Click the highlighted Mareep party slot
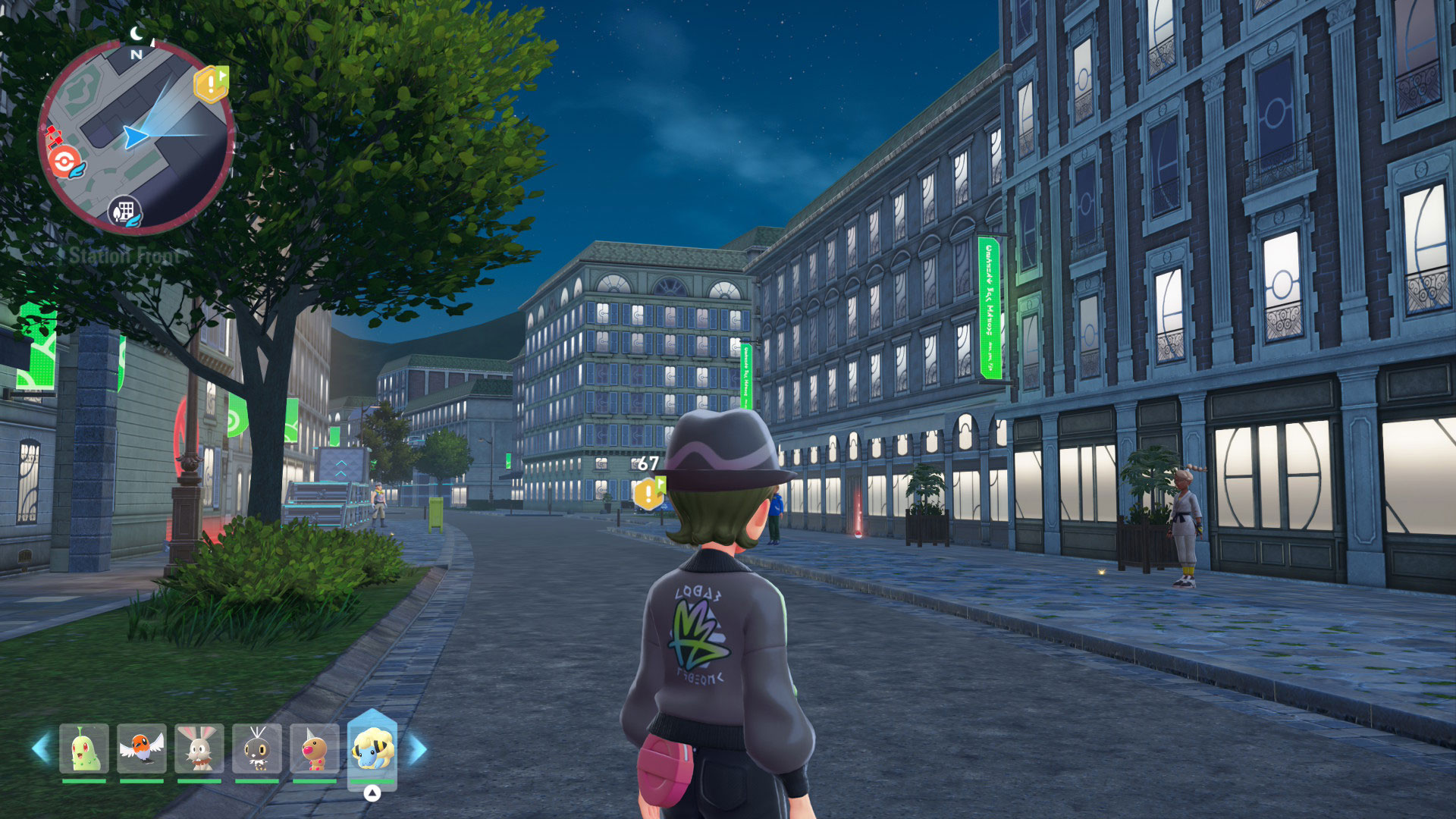The image size is (1456, 819). 372,748
